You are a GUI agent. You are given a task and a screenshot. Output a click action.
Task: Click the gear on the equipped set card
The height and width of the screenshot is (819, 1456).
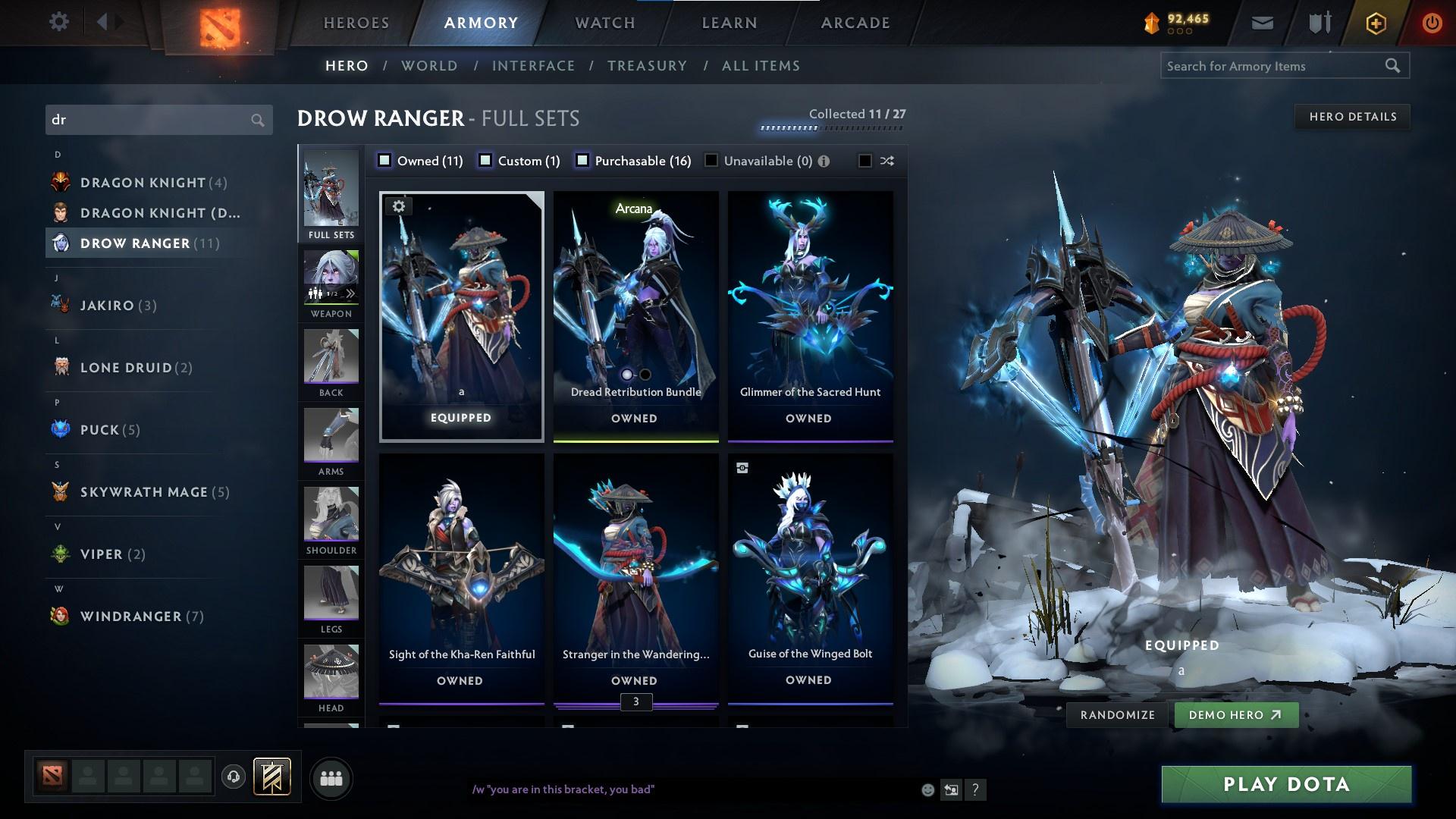point(398,206)
